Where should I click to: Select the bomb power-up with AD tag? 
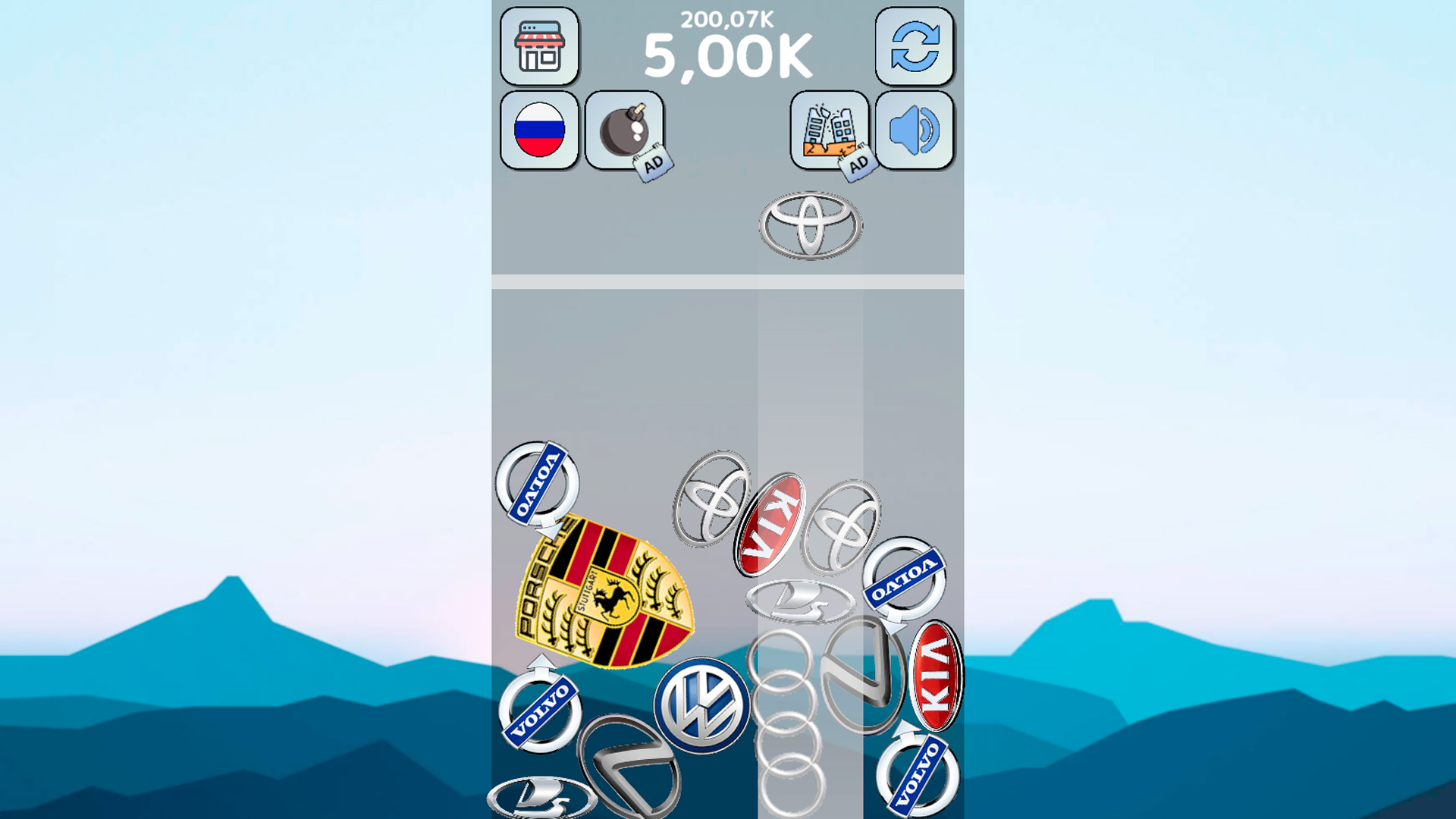623,130
